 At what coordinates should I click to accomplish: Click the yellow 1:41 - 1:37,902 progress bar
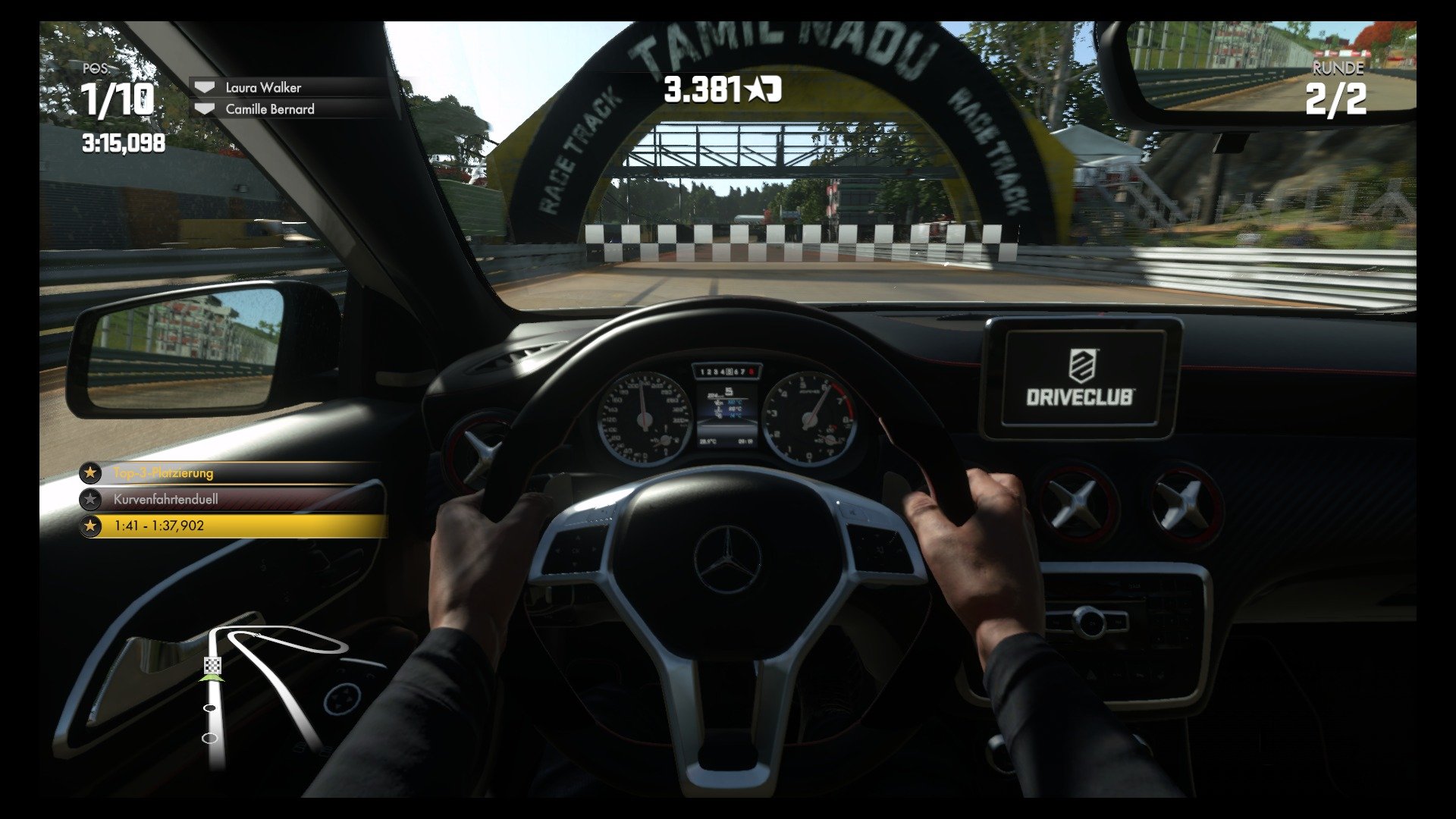227,525
